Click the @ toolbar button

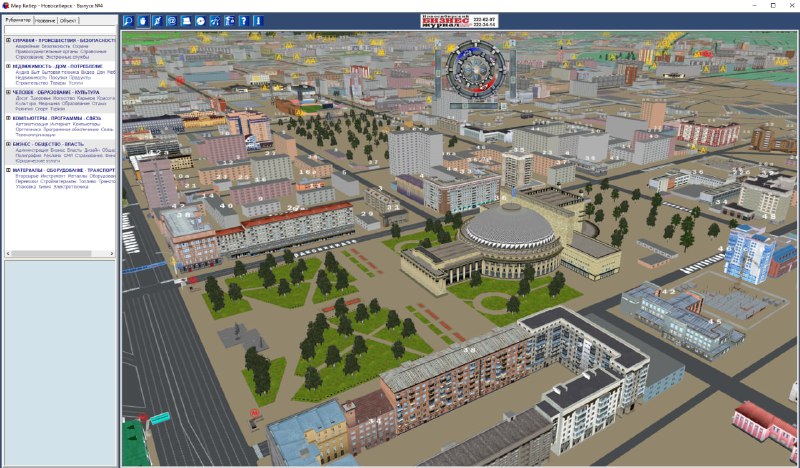pos(171,20)
